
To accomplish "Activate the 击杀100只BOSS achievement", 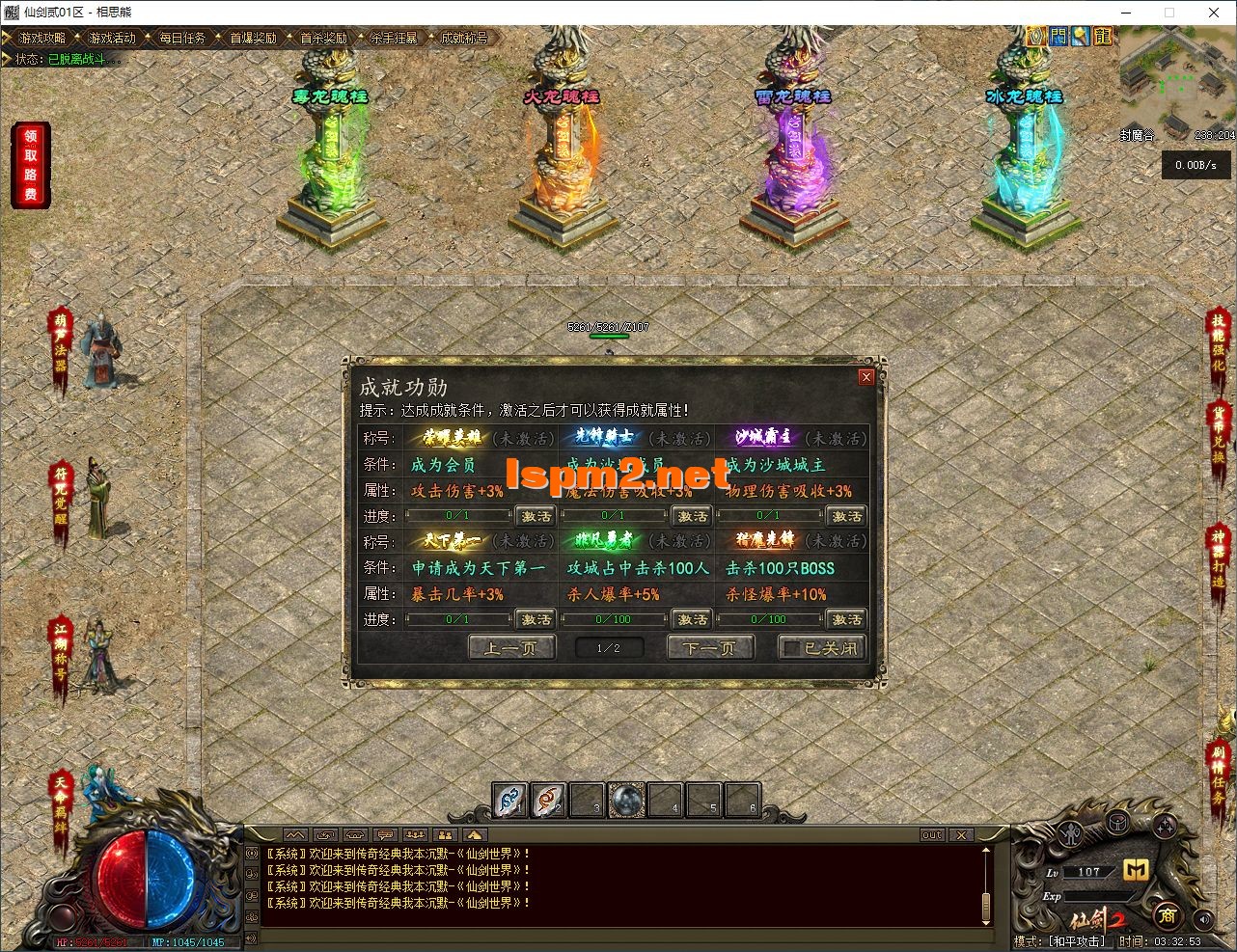I will click(846, 619).
